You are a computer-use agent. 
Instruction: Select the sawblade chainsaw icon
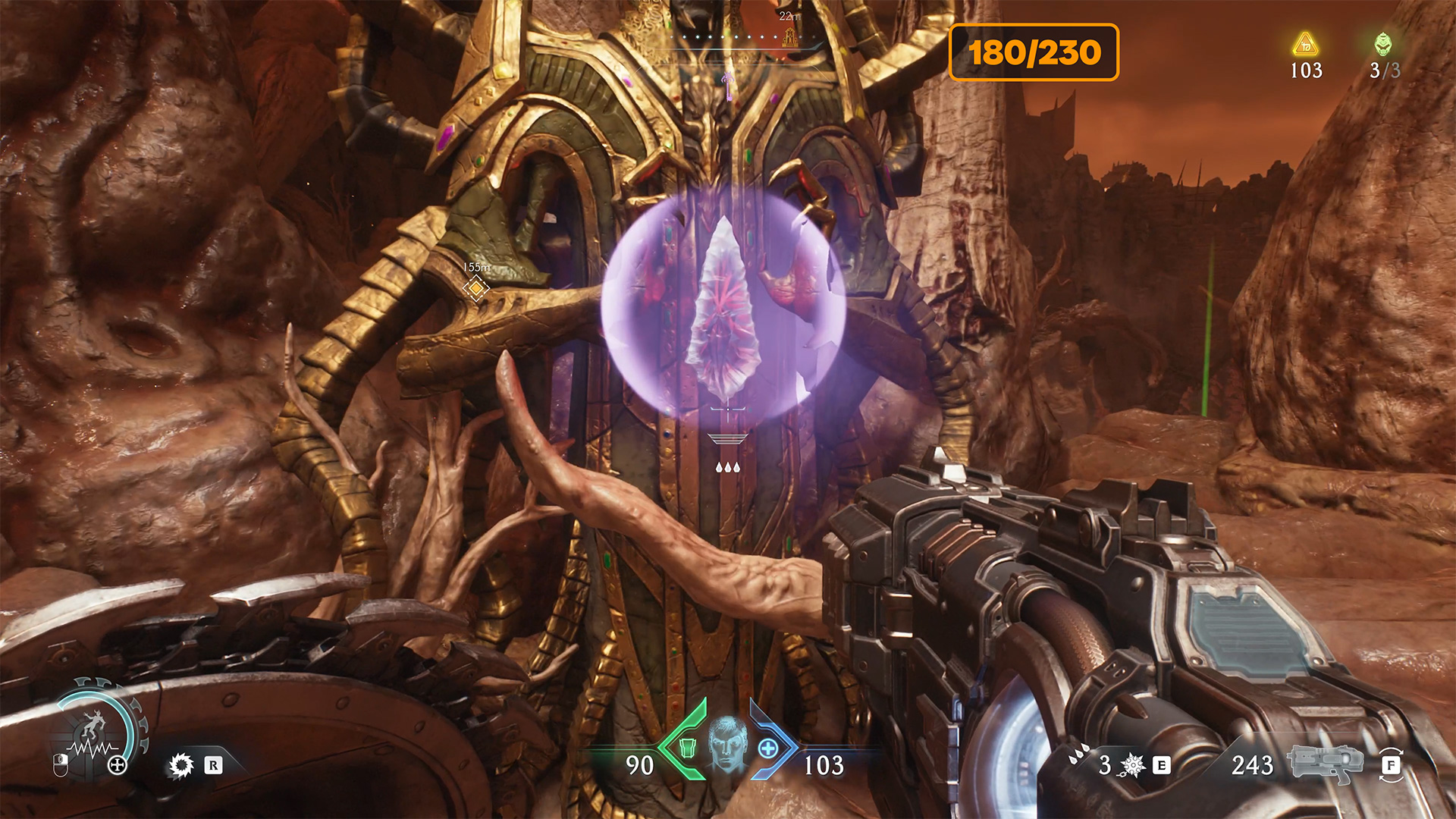point(181,765)
